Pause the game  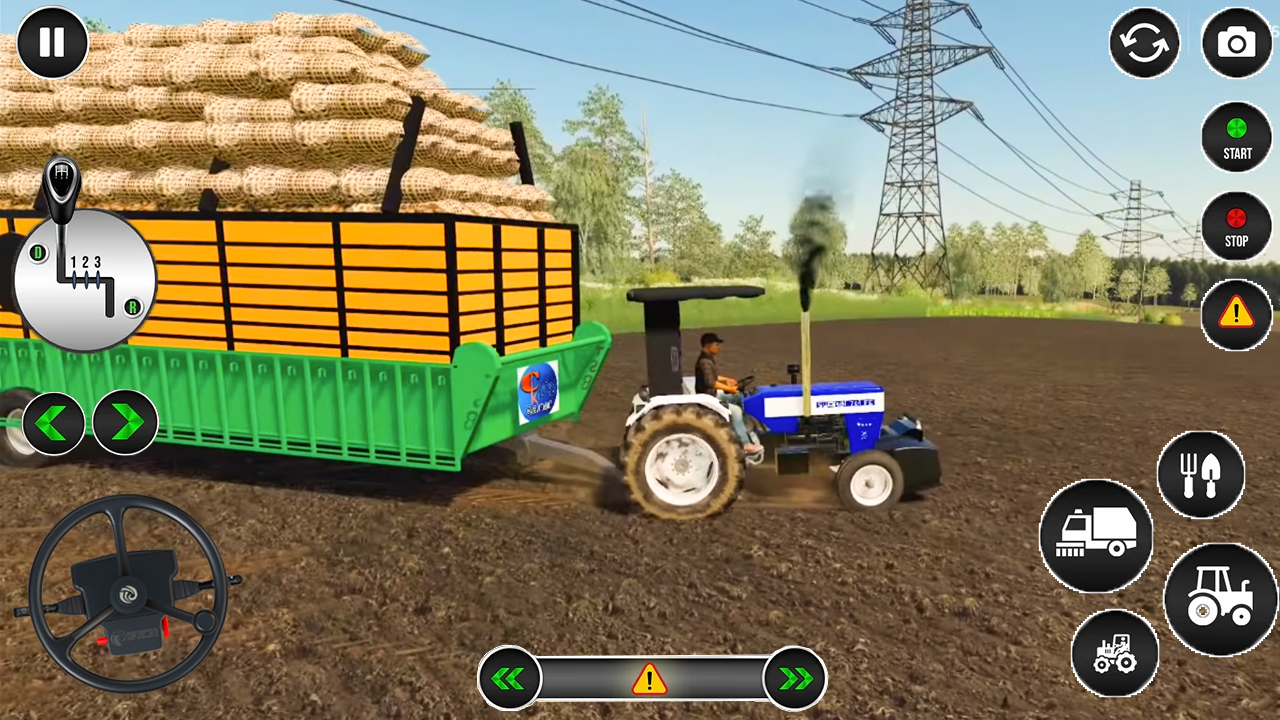(51, 42)
